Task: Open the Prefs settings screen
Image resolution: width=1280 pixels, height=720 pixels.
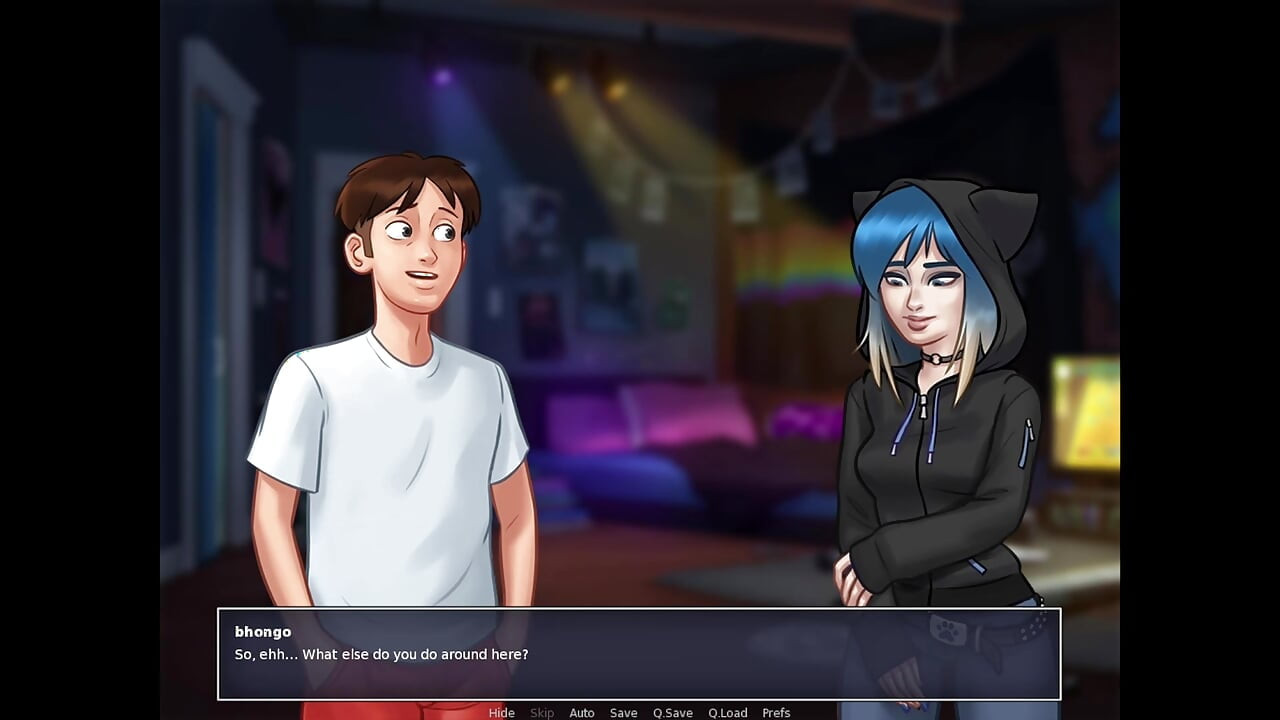Action: 777,713
